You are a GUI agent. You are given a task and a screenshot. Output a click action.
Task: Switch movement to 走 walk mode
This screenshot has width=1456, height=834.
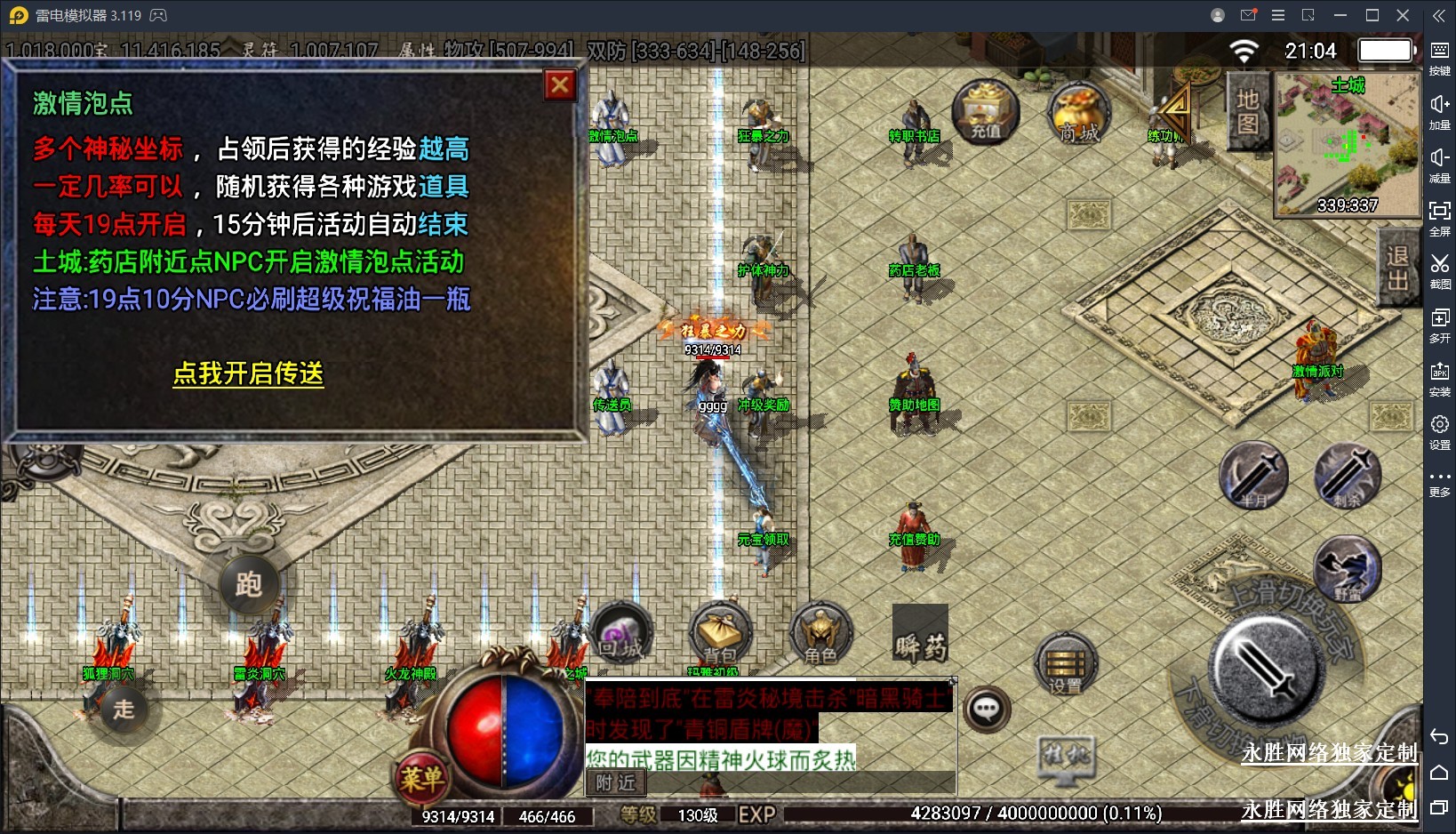124,709
